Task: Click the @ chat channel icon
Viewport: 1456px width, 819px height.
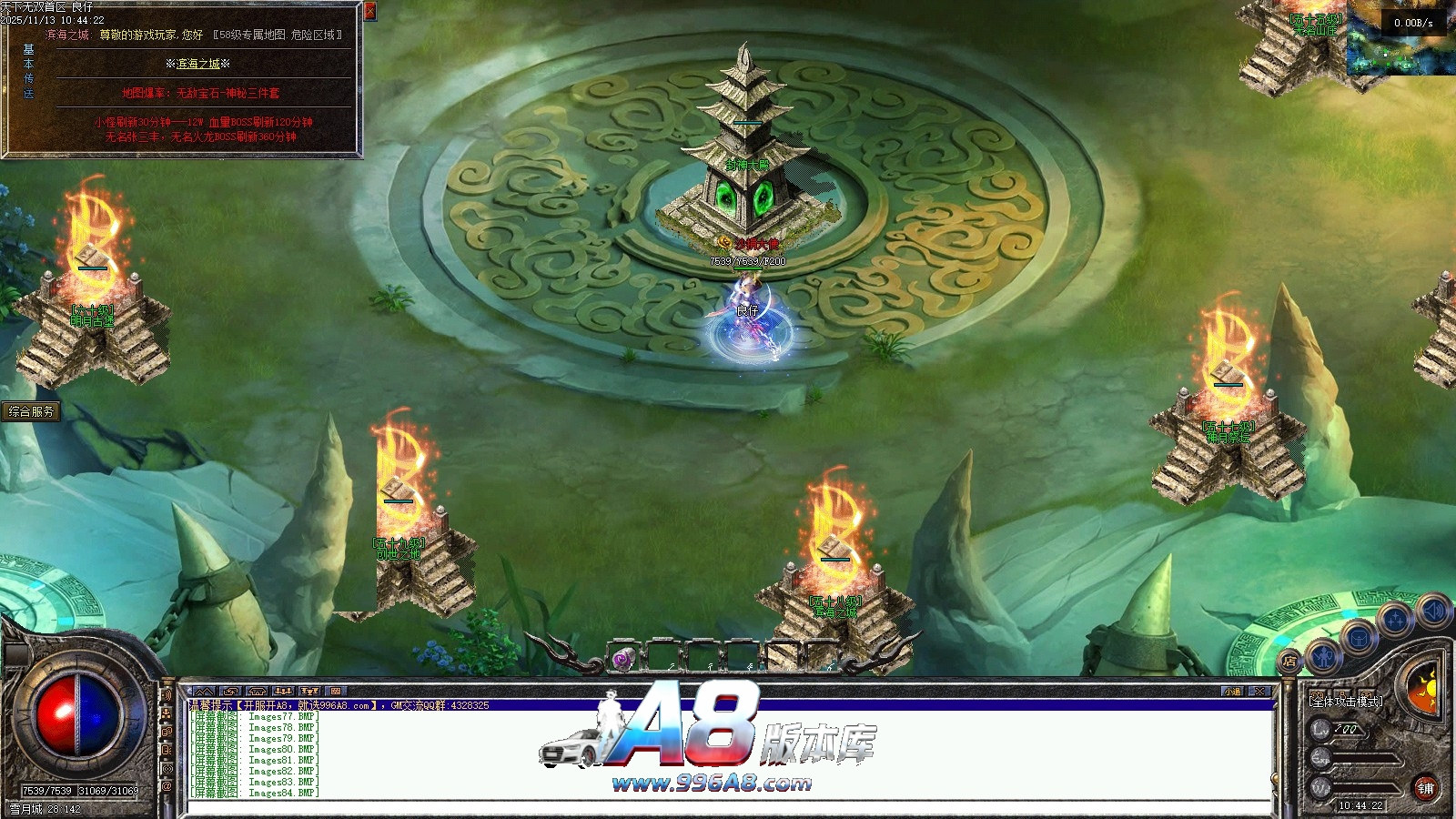Action: click(x=167, y=785)
